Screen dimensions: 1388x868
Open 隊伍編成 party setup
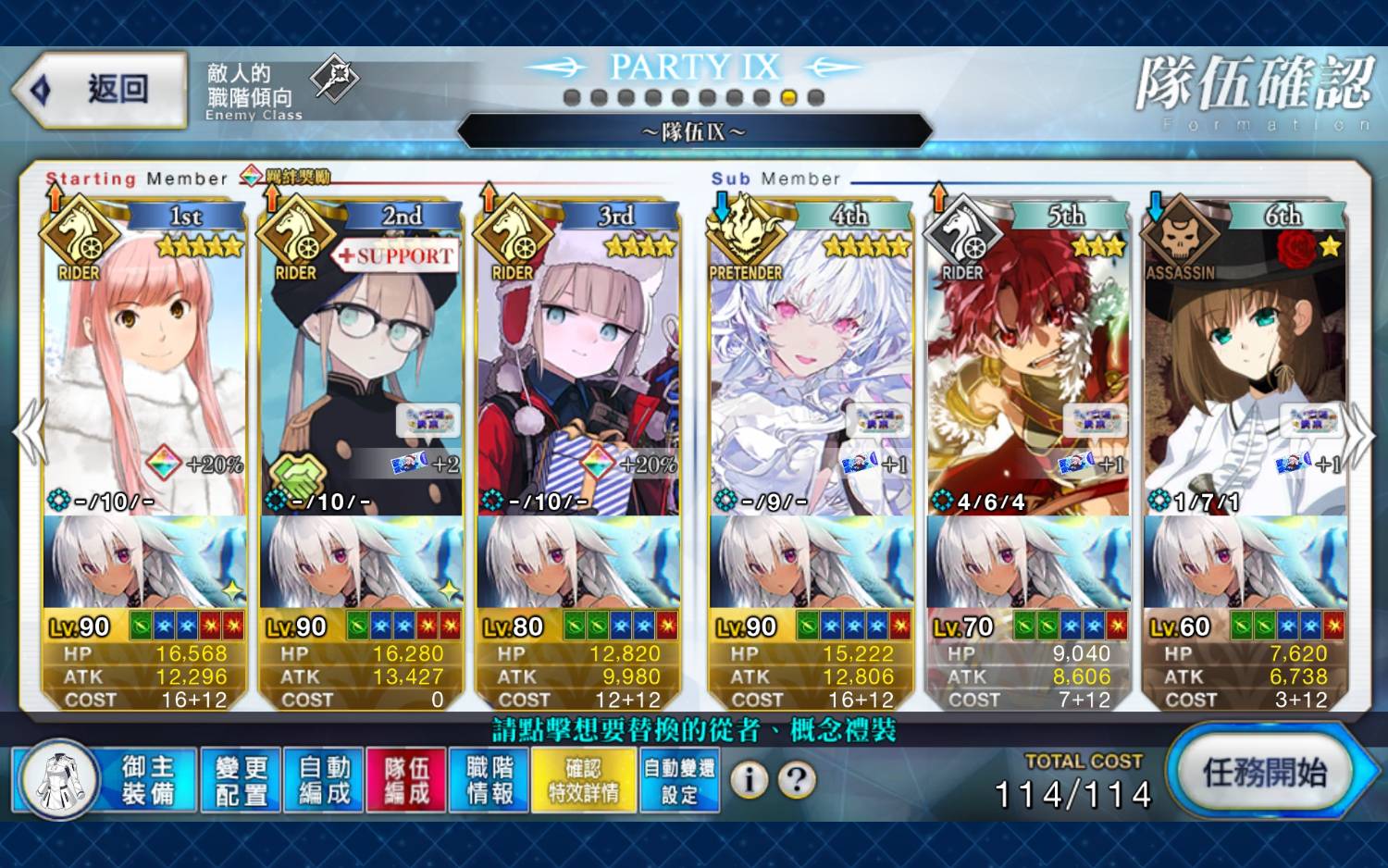click(x=406, y=780)
